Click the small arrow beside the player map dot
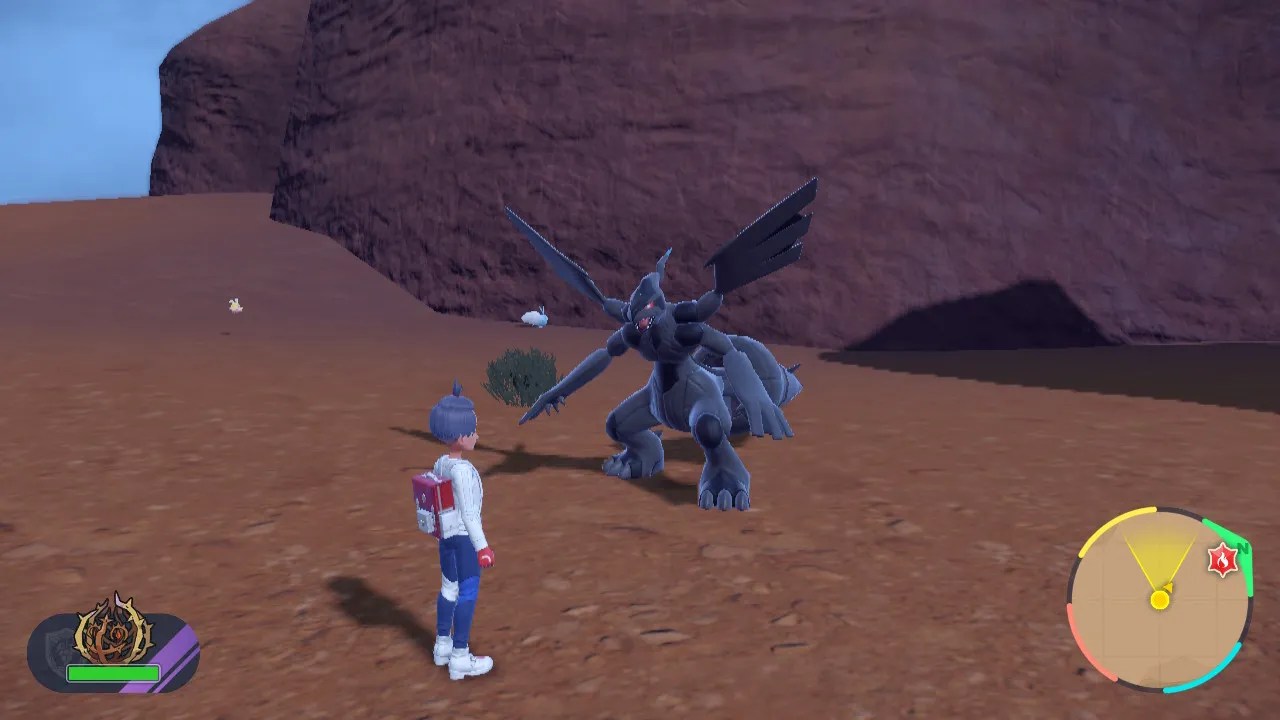The width and height of the screenshot is (1280, 720). tap(1168, 587)
